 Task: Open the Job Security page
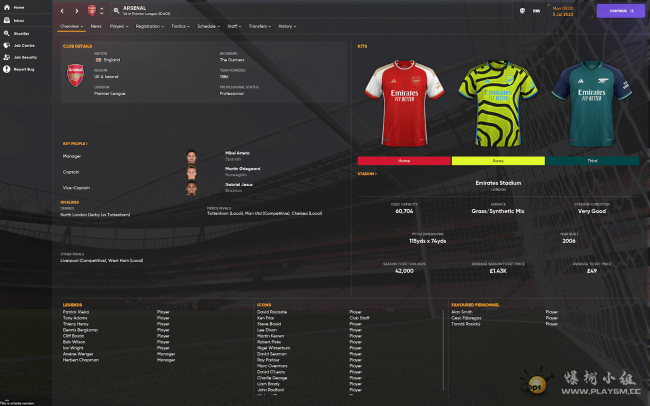pyautogui.click(x=24, y=57)
